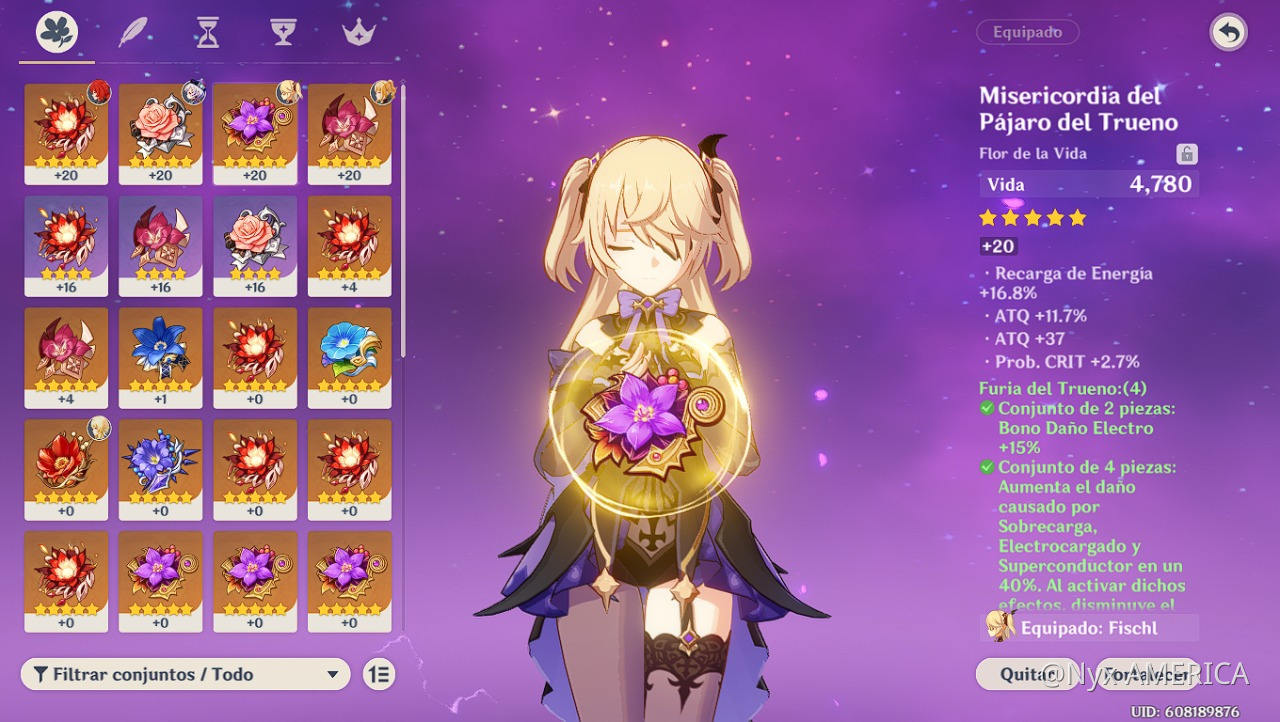The image size is (1280, 722).
Task: Select the +20 purple thunder flower
Action: pyautogui.click(x=255, y=133)
